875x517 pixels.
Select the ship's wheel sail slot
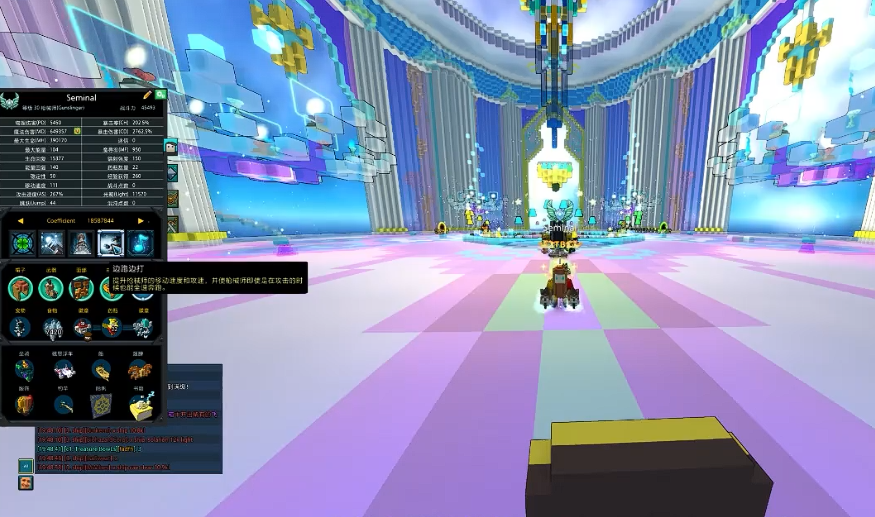coord(101,405)
